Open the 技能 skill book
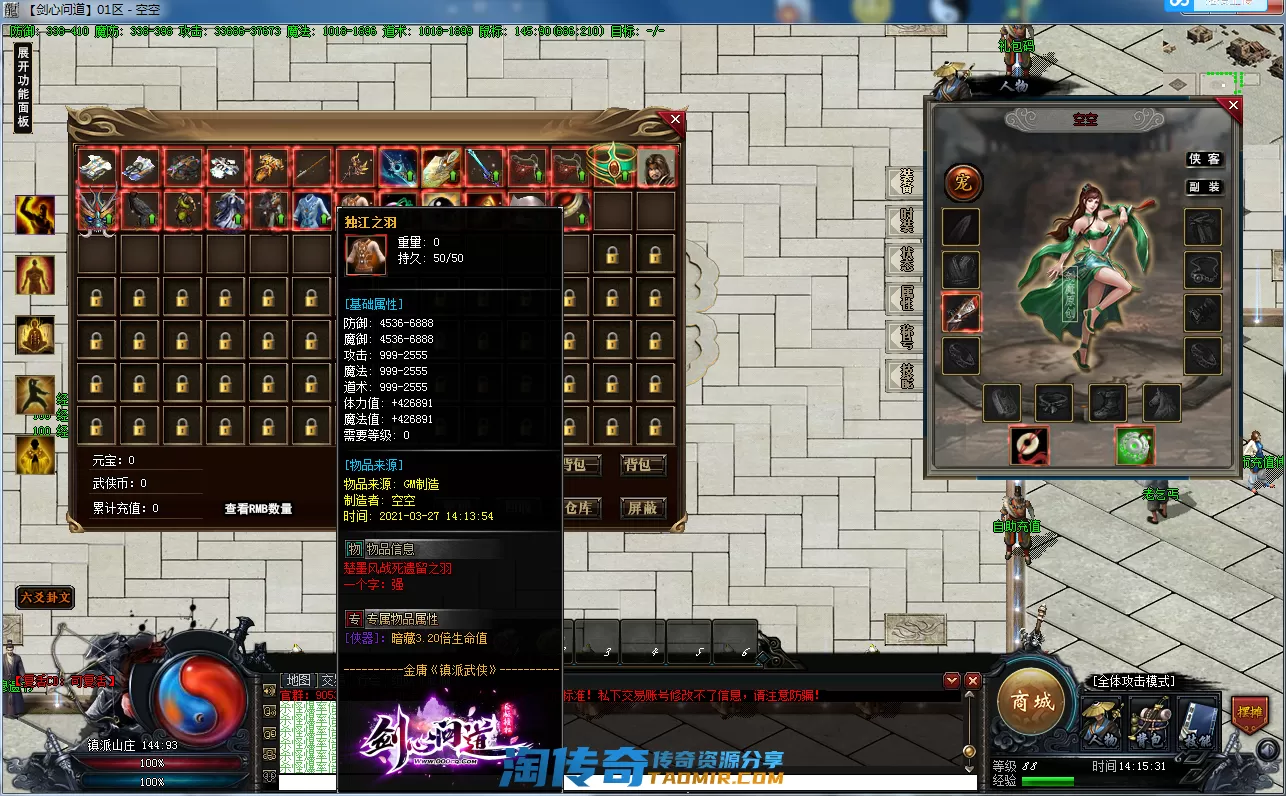1286x796 pixels. tap(1196, 724)
